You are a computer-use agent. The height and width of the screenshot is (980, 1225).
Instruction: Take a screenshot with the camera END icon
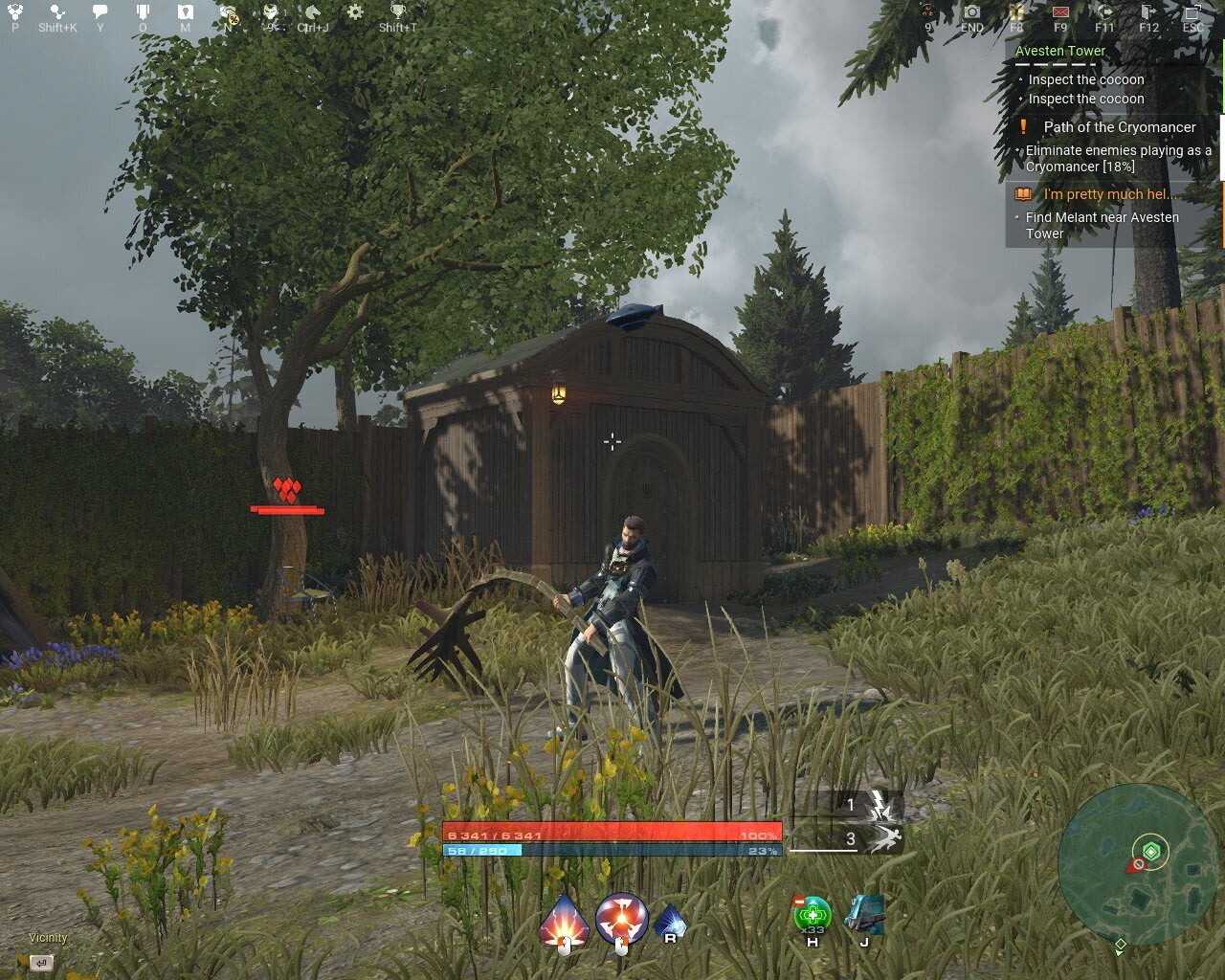click(x=971, y=11)
